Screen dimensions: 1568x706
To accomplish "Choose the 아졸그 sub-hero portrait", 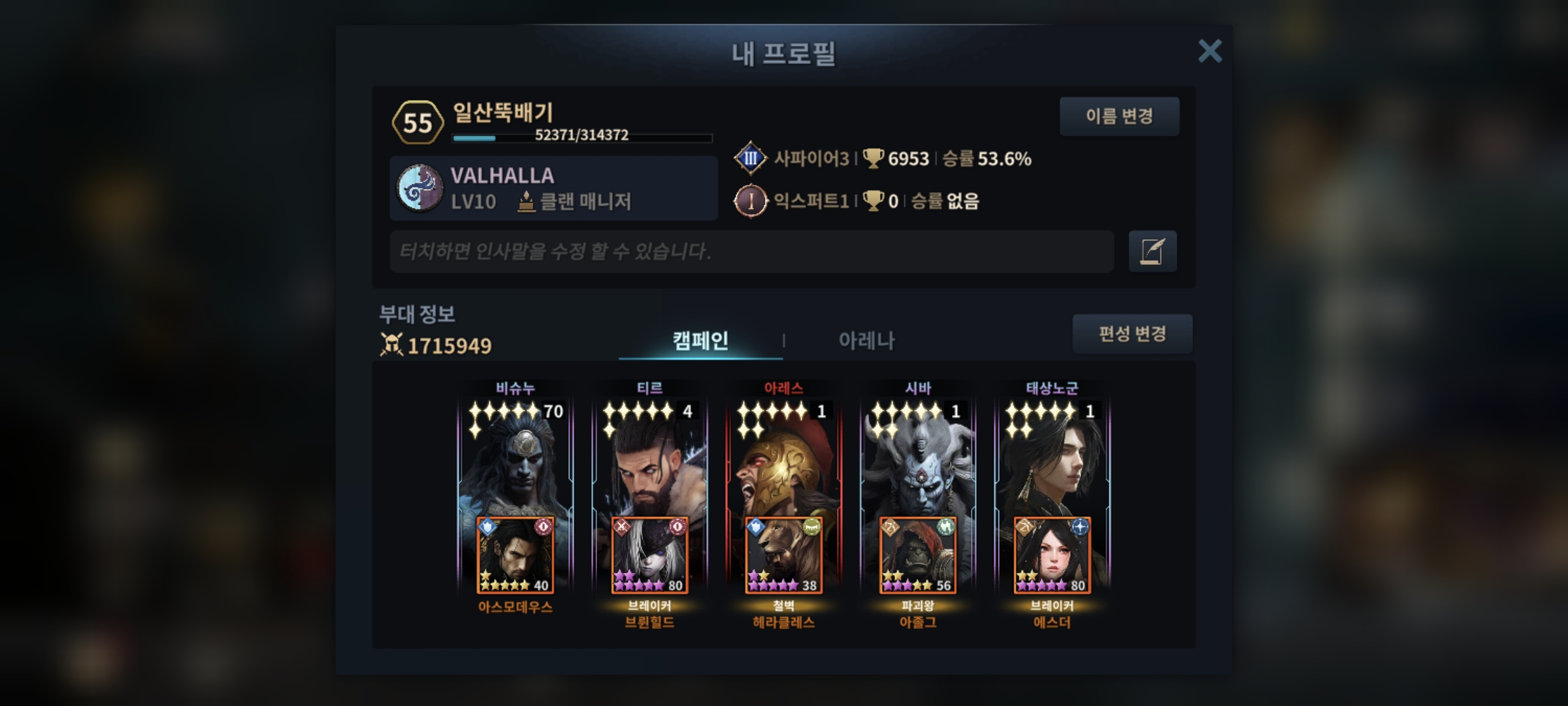I will click(x=918, y=556).
